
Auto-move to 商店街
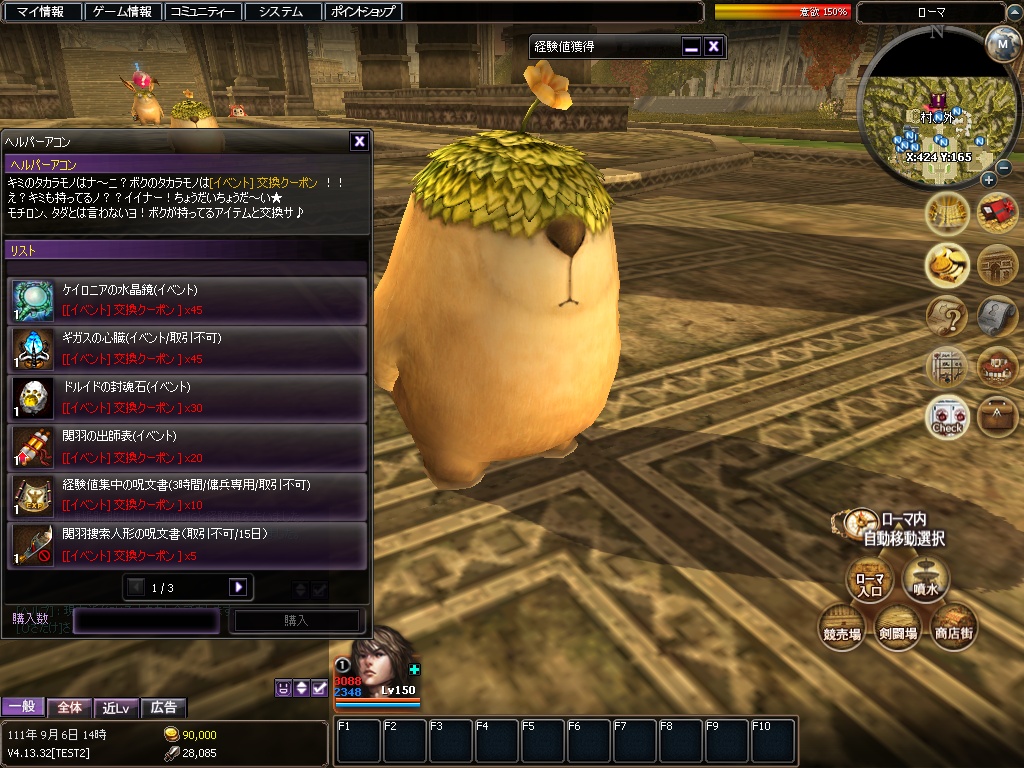pos(953,627)
